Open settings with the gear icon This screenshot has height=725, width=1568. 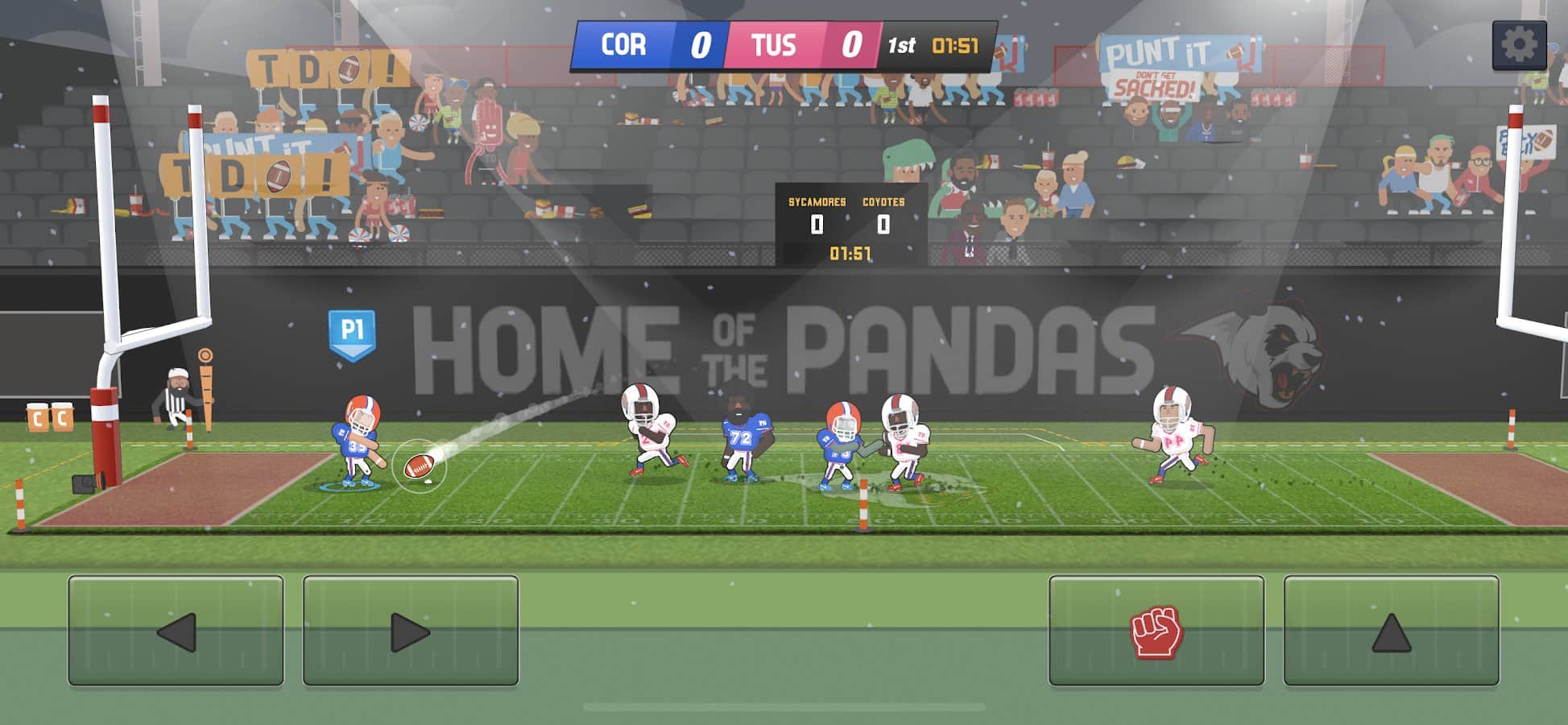point(1519,45)
